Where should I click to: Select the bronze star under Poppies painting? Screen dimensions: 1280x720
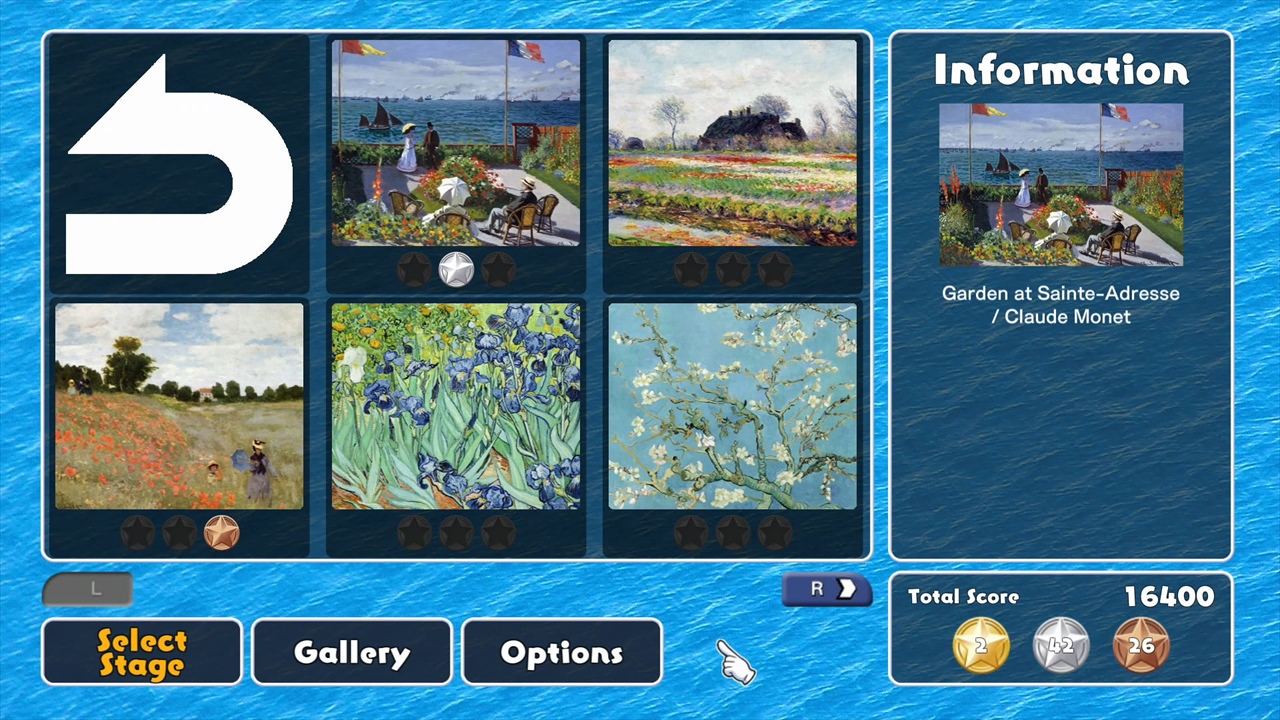pyautogui.click(x=221, y=533)
